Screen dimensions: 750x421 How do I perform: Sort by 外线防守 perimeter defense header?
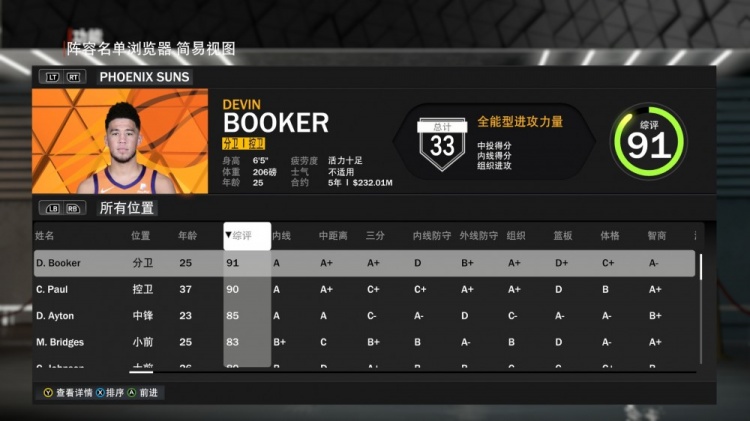478,236
